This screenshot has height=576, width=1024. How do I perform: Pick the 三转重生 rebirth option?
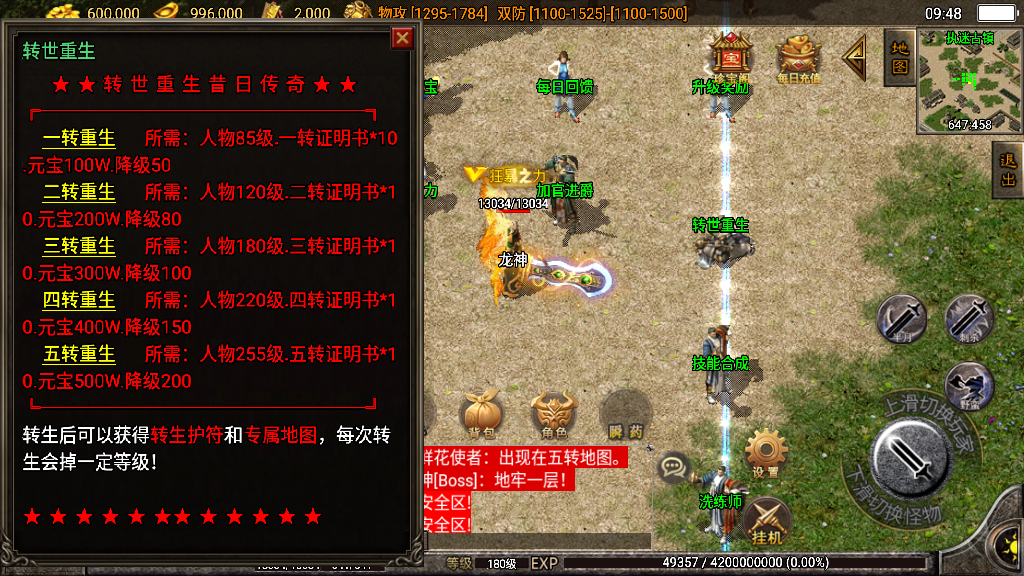(x=79, y=246)
